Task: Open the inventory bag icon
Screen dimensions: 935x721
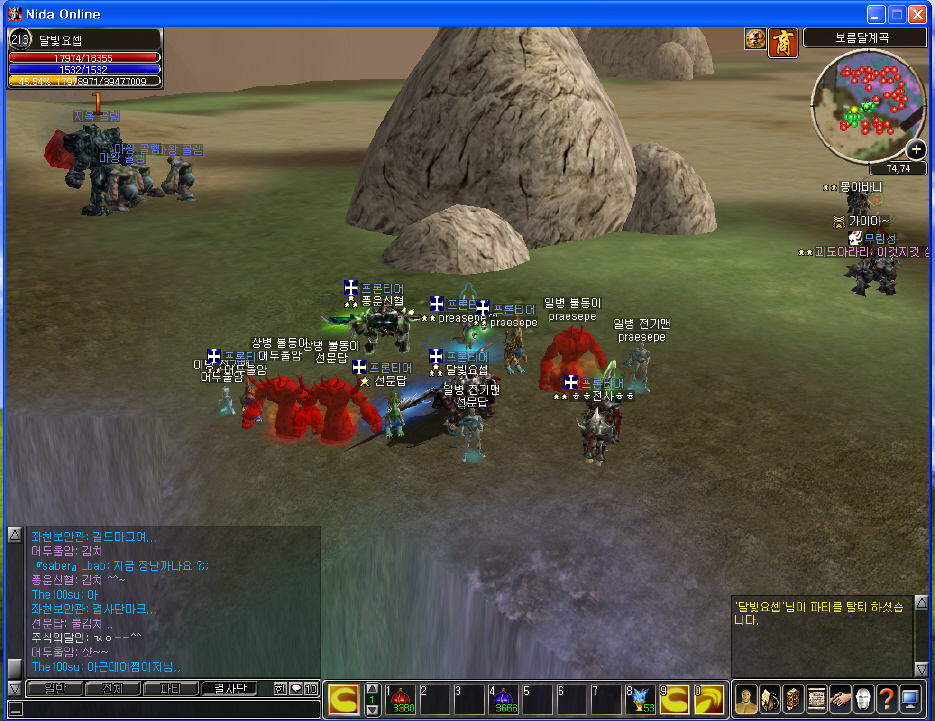Action: click(769, 699)
